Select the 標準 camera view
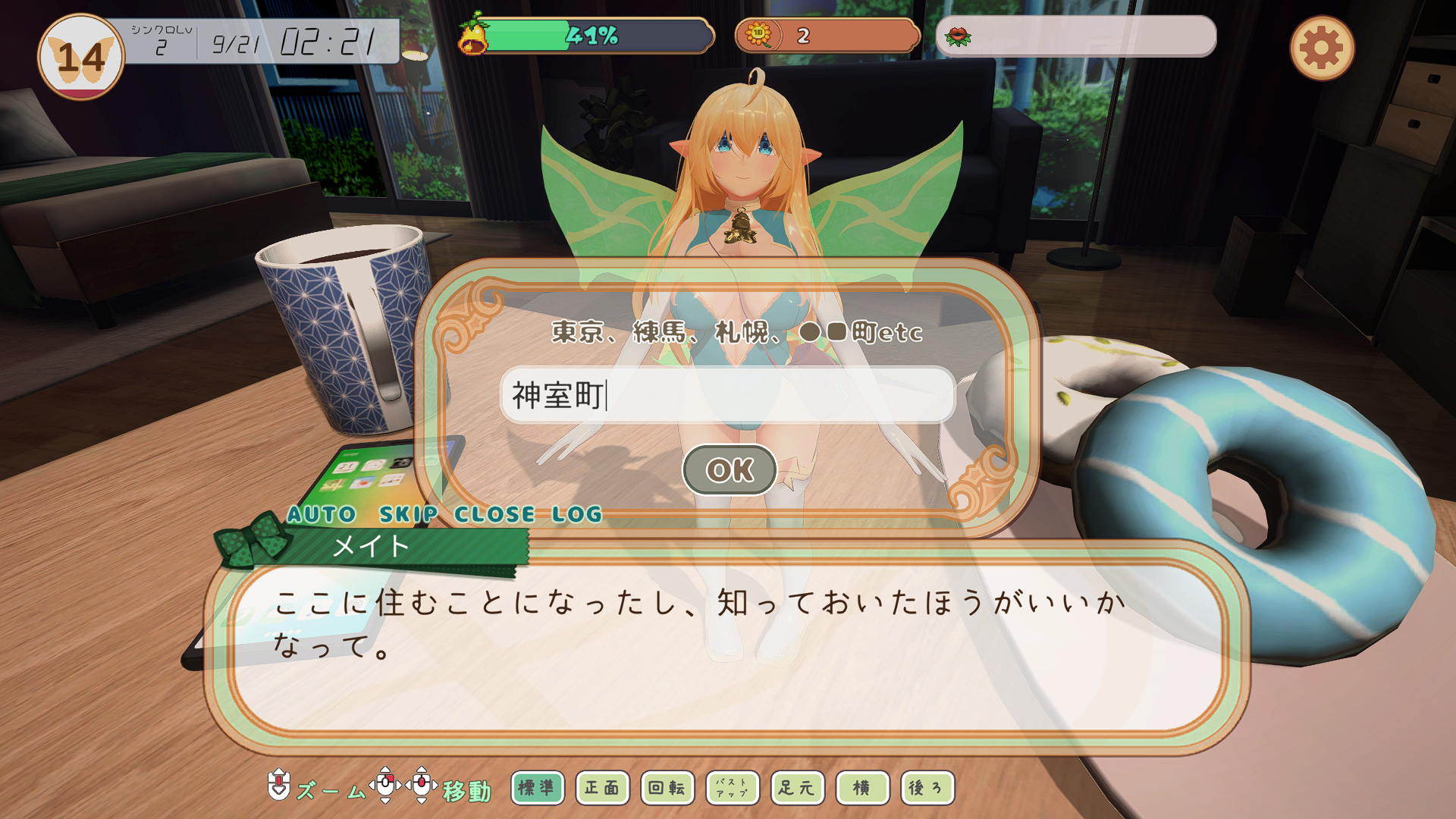Viewport: 1456px width, 819px height. pos(537,788)
